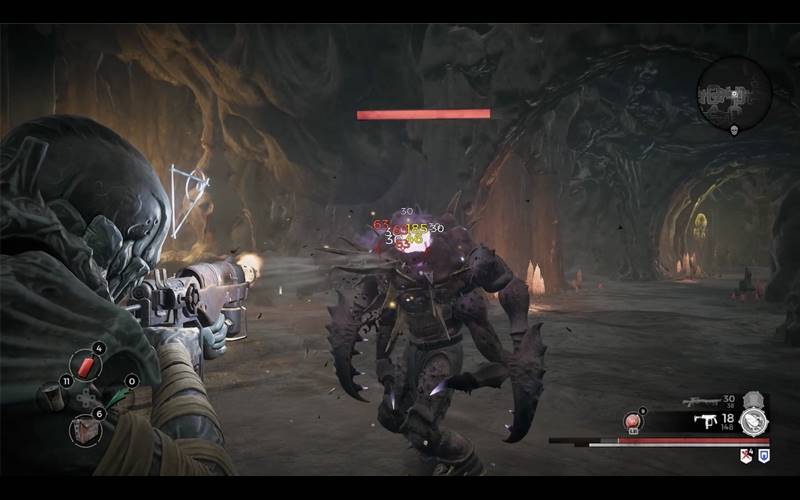Select the red dynamite consumable slot
The width and height of the screenshot is (800, 500).
(x=84, y=367)
